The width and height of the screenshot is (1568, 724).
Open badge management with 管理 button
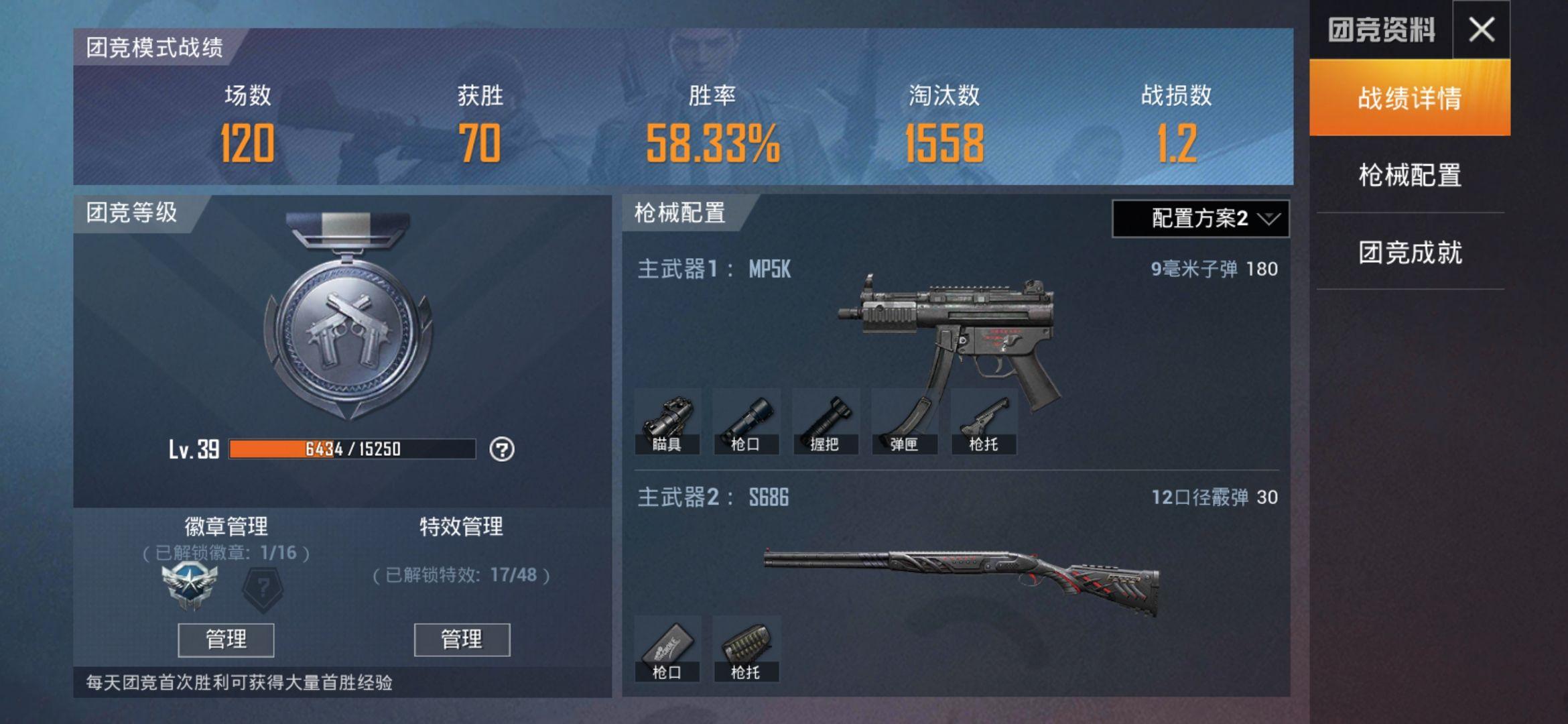pyautogui.click(x=226, y=640)
